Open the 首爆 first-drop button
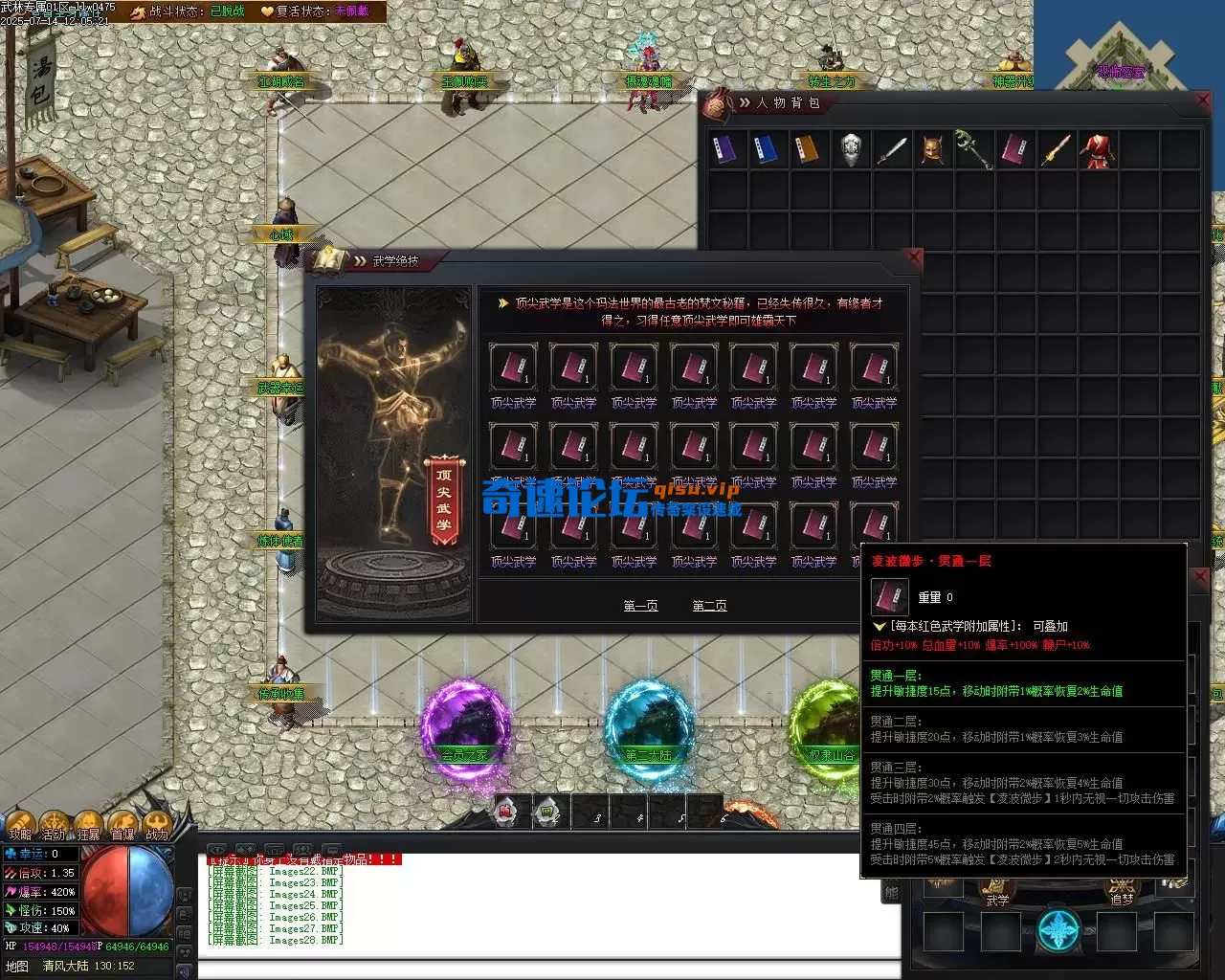The width and height of the screenshot is (1225, 980). (x=122, y=826)
